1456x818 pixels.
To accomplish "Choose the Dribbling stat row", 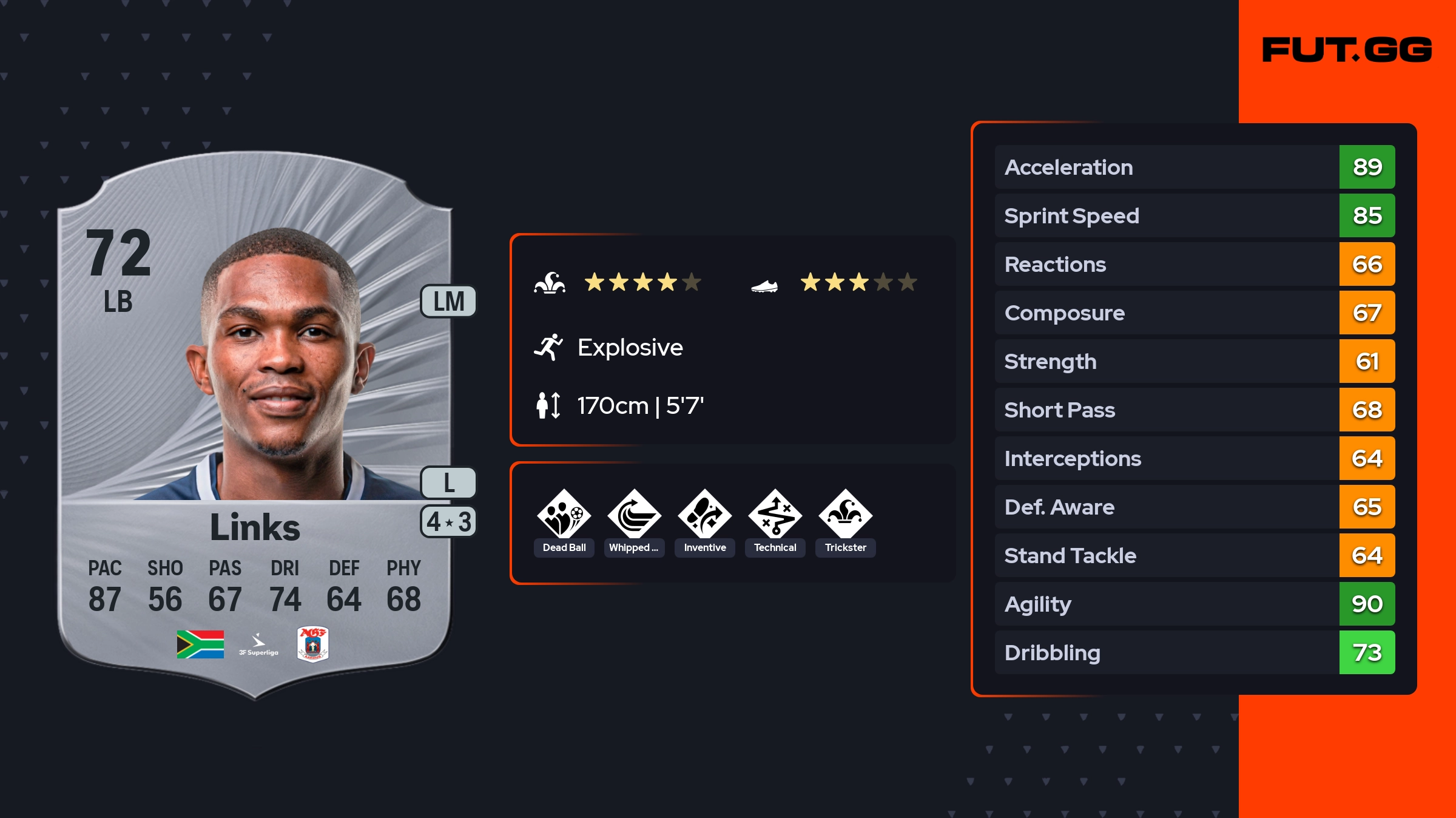I will pos(1194,652).
